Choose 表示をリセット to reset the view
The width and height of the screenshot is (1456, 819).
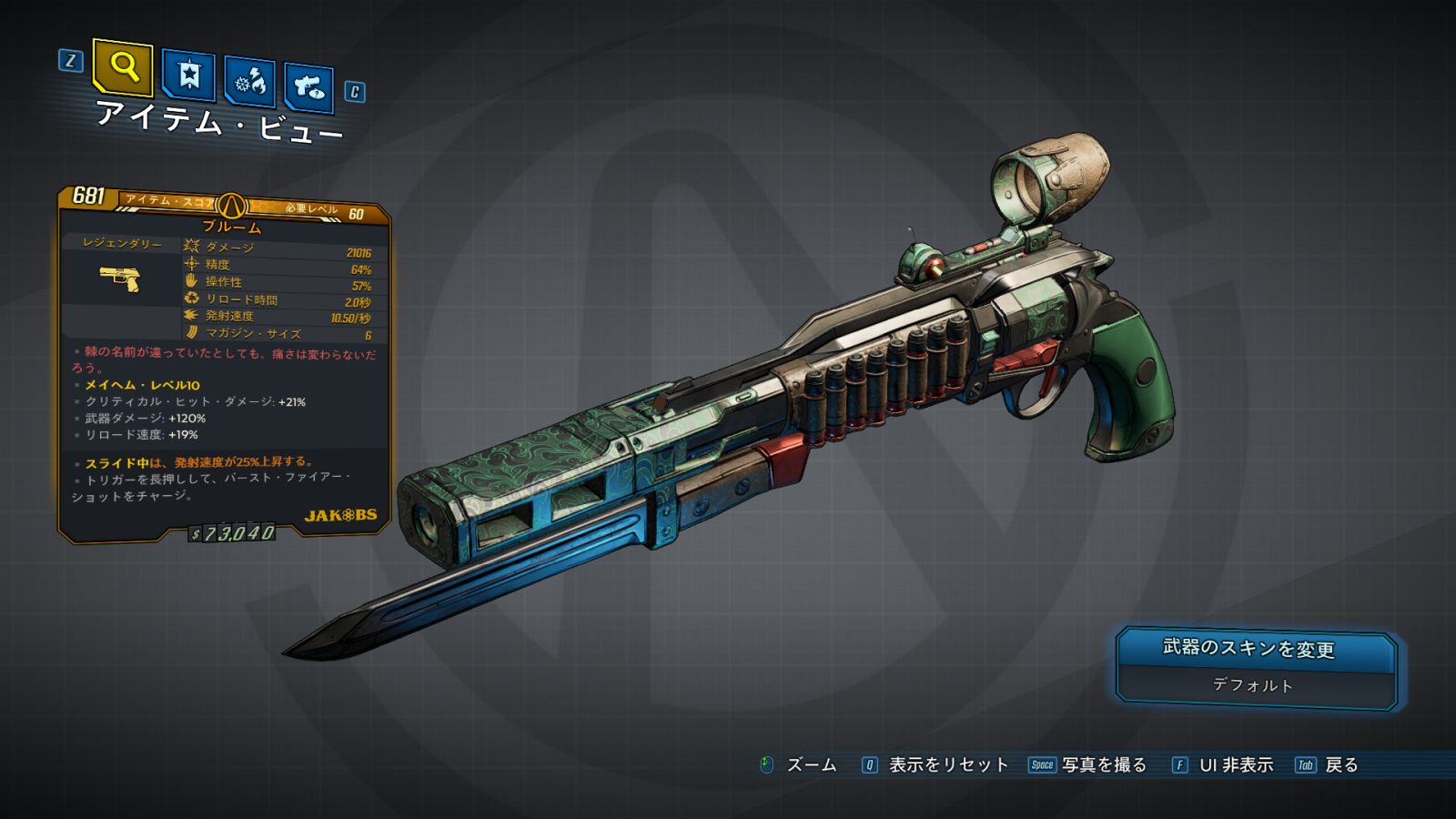948,765
